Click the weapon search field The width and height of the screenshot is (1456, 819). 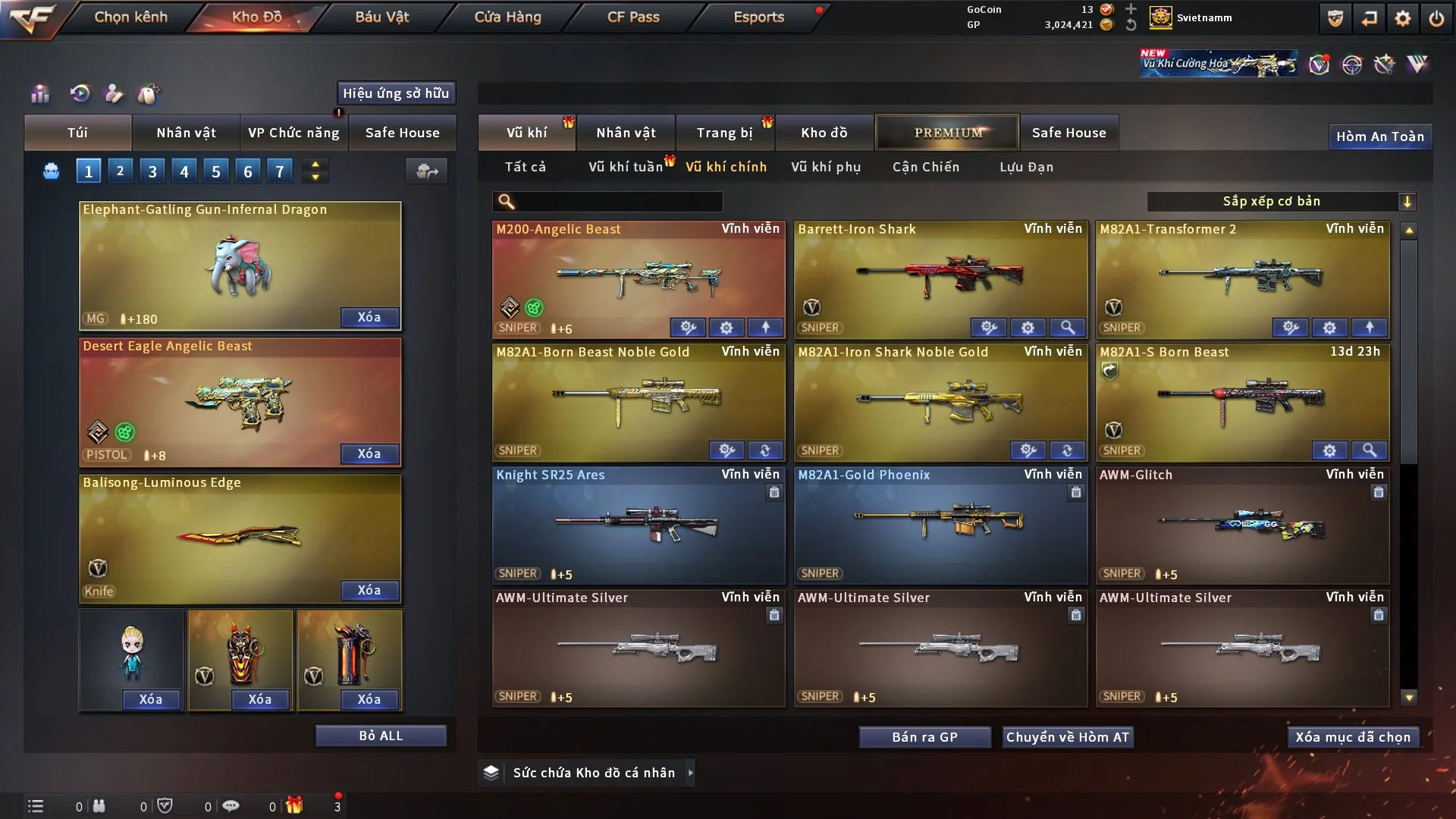point(618,202)
